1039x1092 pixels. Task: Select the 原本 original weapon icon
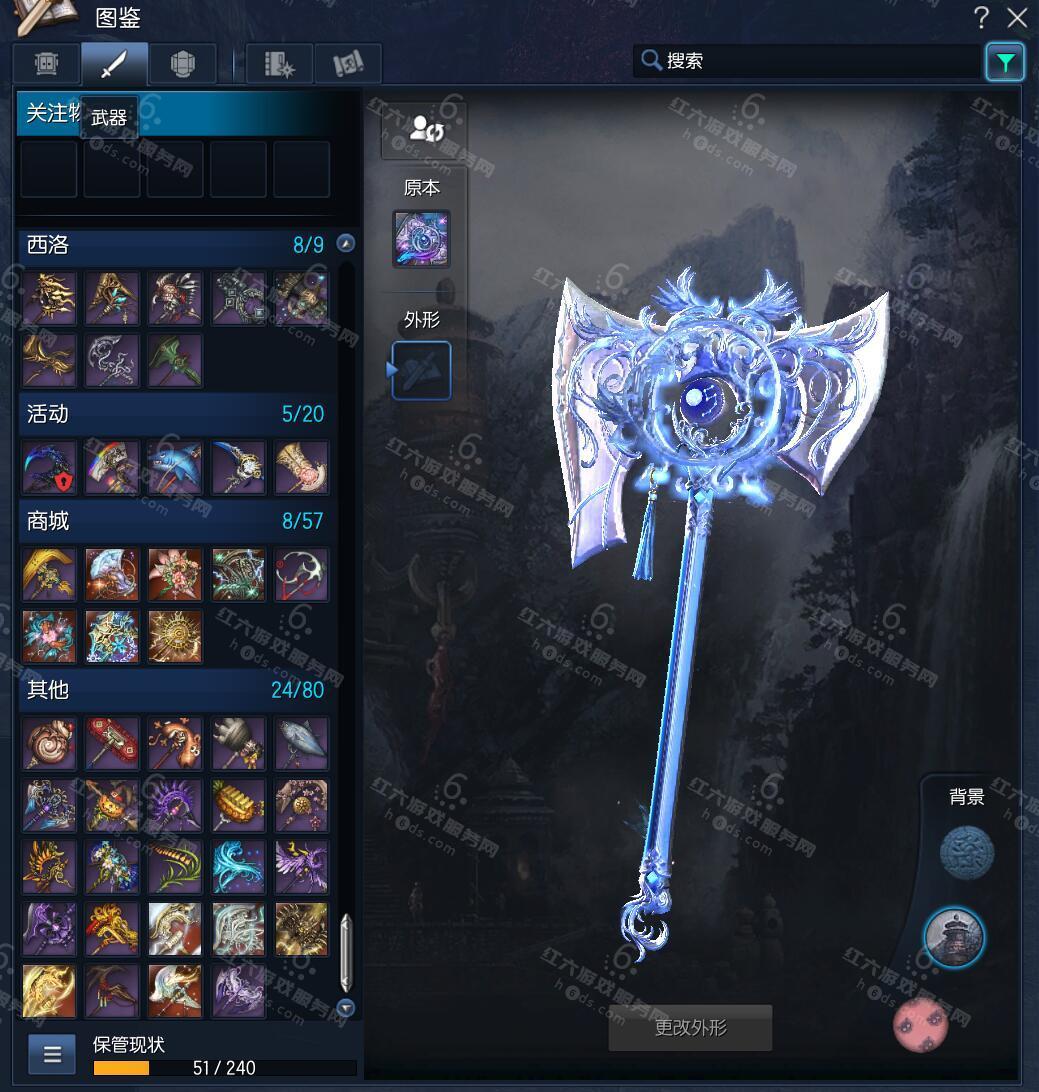click(421, 239)
